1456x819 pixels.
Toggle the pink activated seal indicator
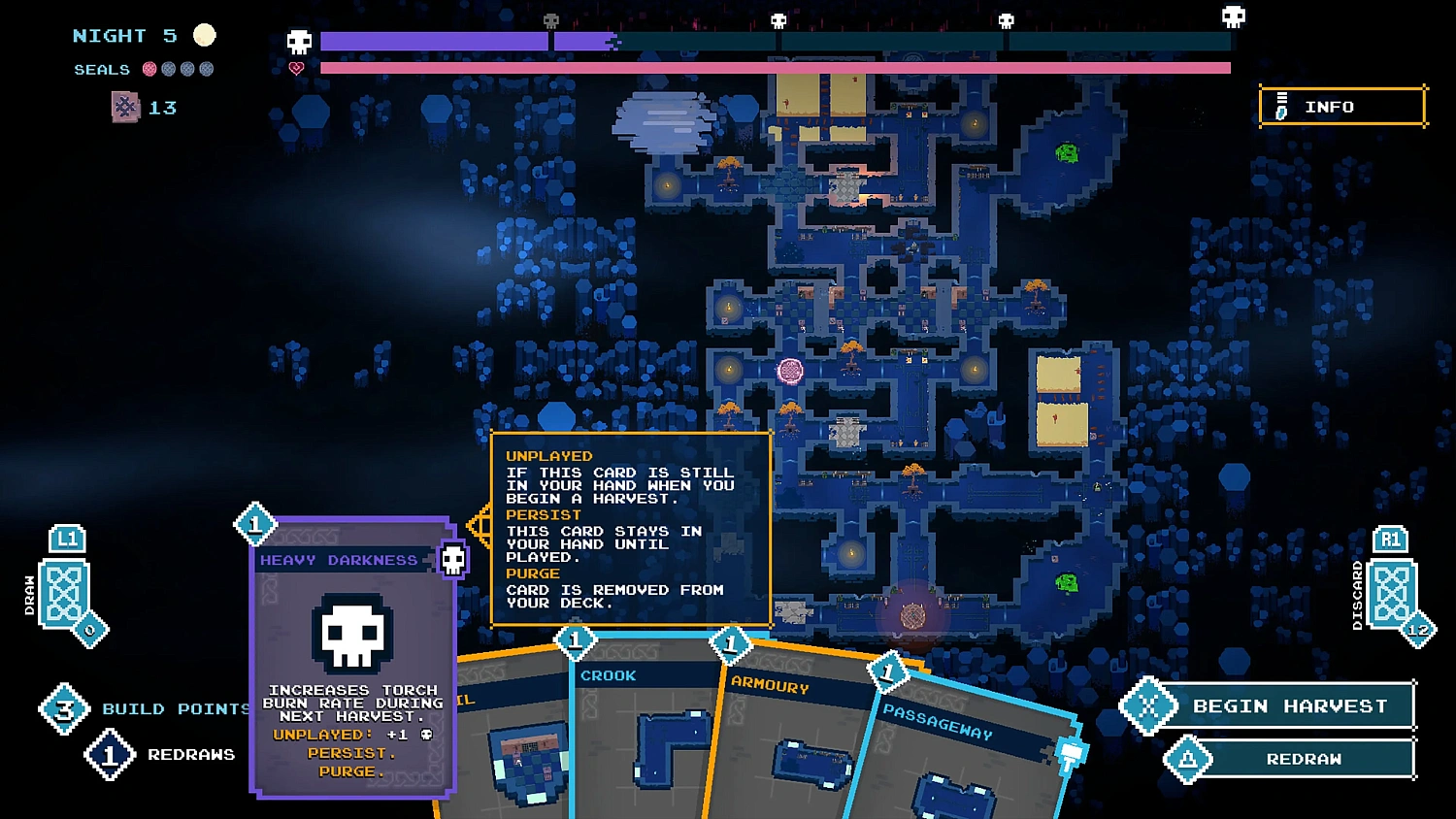[x=149, y=69]
